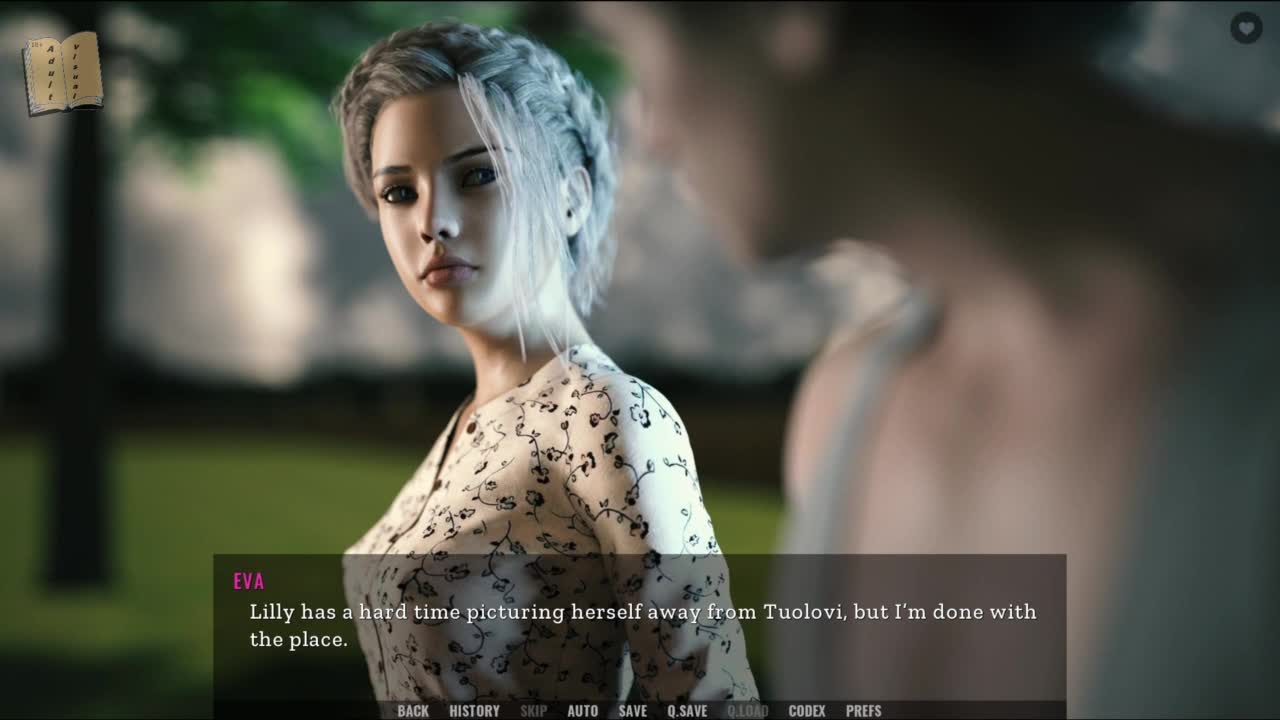The width and height of the screenshot is (1280, 720).
Task: Open the Save menu
Action: 633,711
